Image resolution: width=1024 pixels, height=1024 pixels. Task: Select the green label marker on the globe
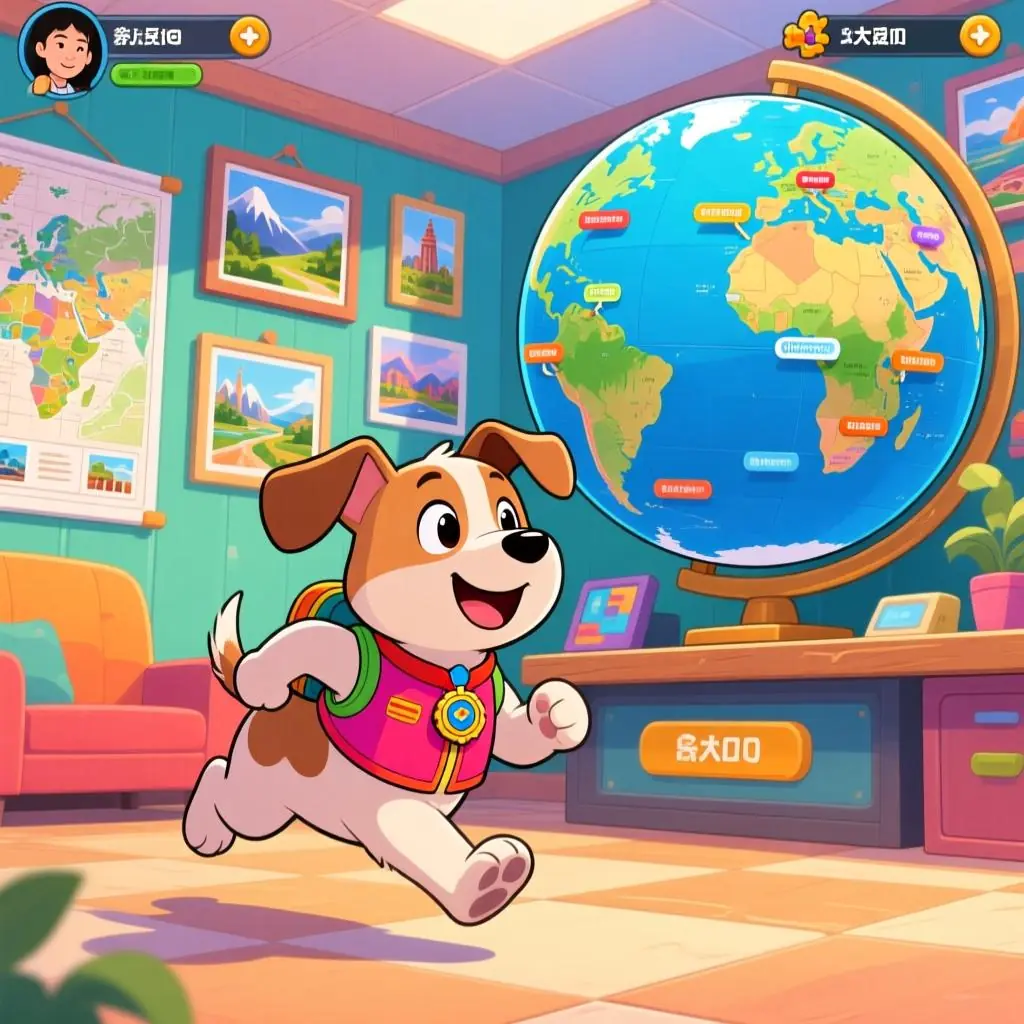[x=602, y=292]
